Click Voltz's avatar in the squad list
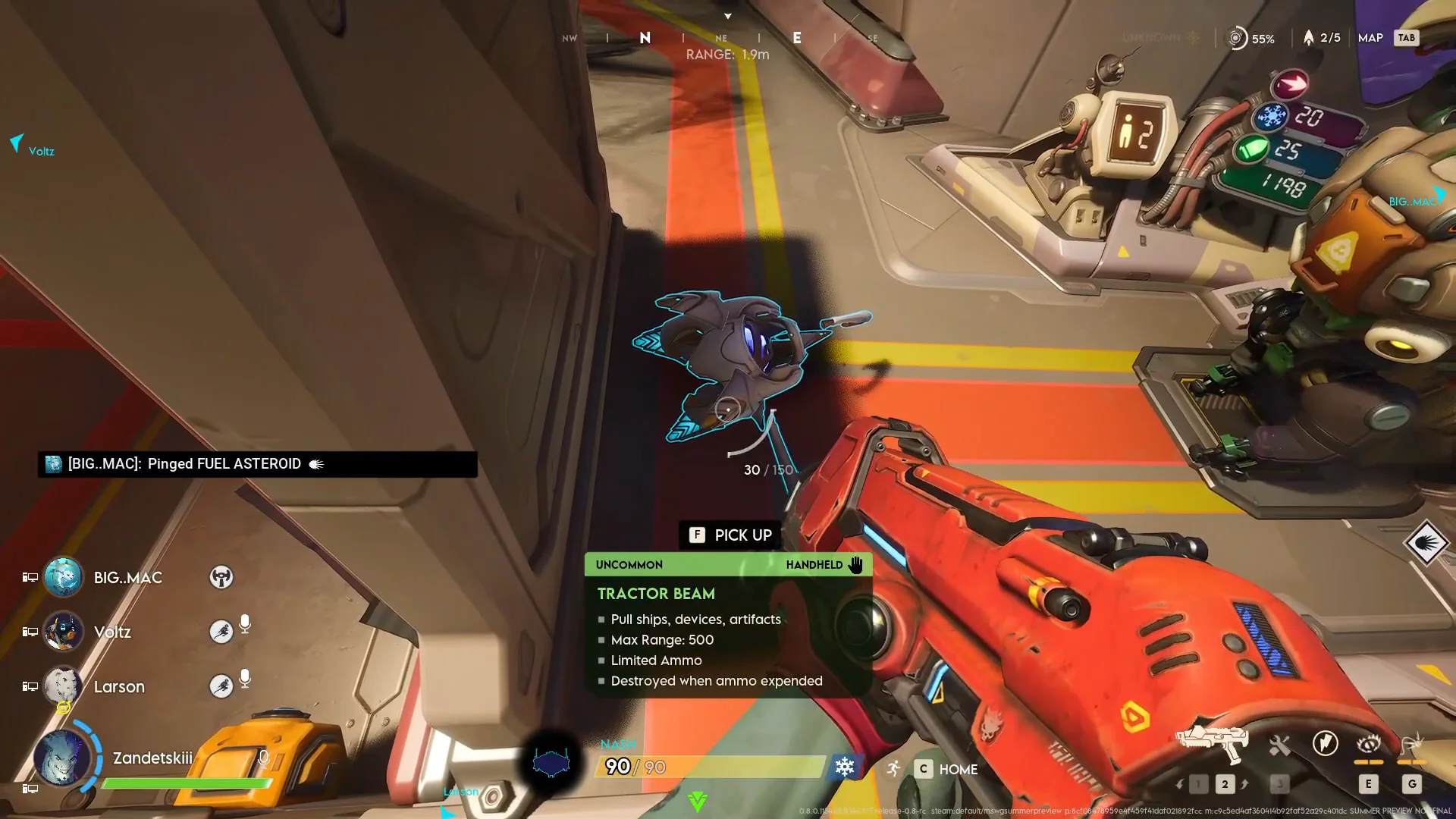Image resolution: width=1456 pixels, height=819 pixels. [64, 632]
